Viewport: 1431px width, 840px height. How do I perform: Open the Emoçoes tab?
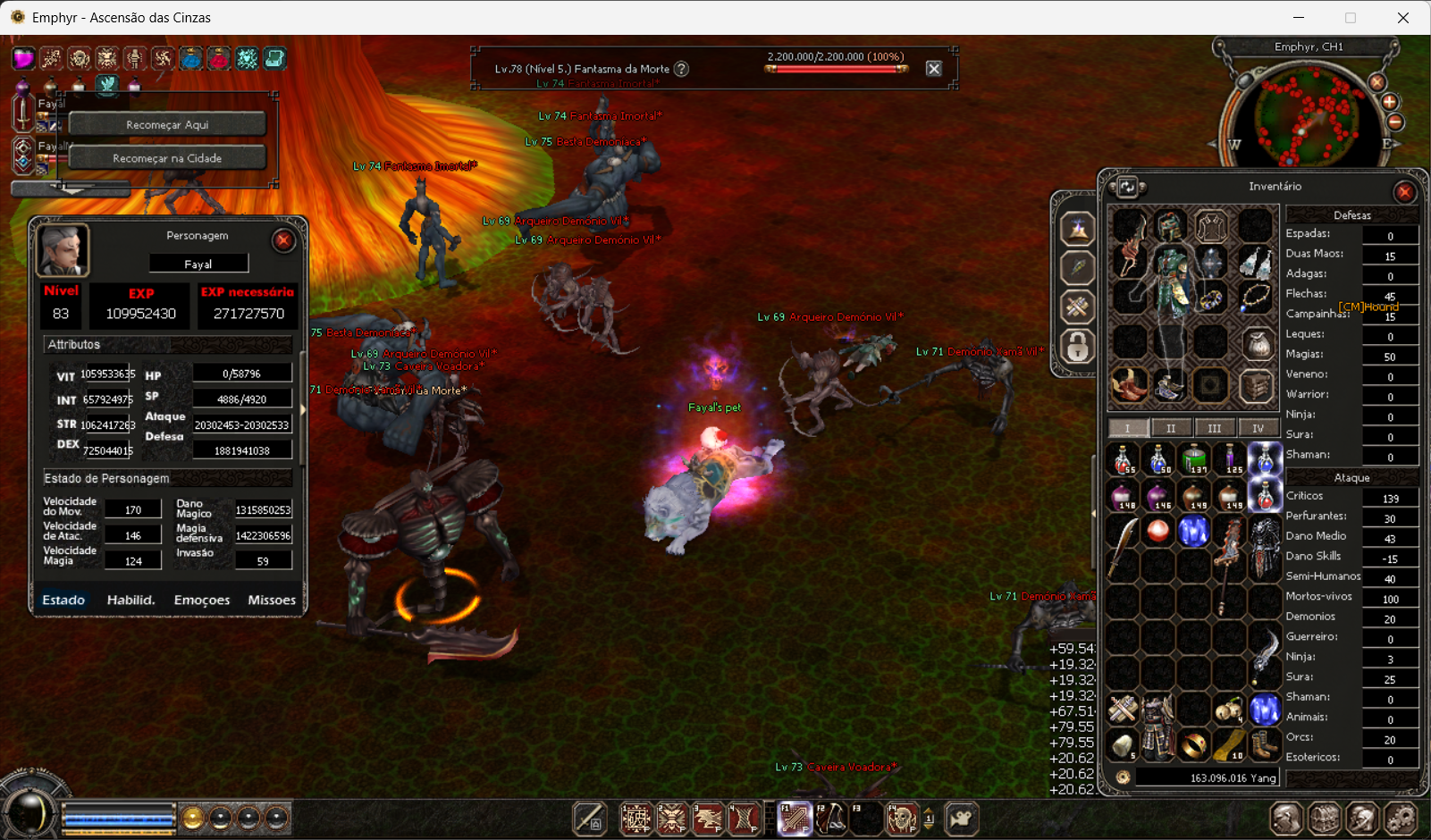(x=202, y=600)
